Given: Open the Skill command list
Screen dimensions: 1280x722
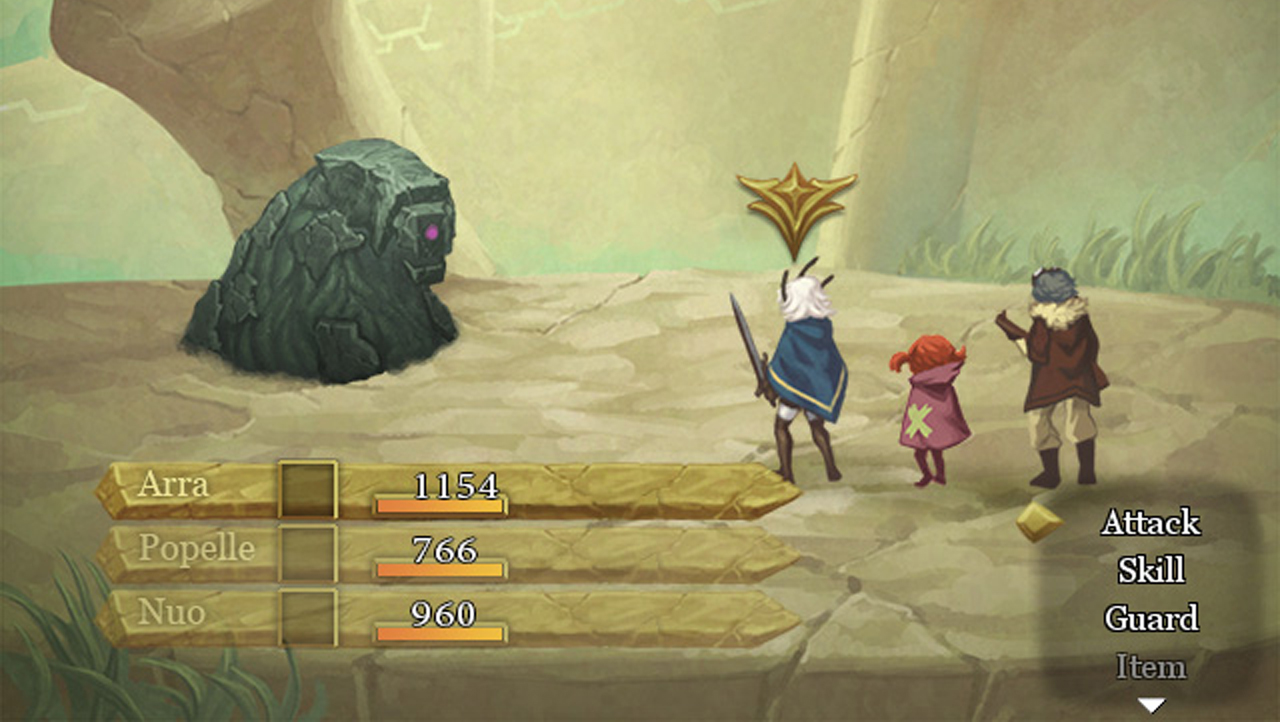Looking at the screenshot, I should point(1150,570).
